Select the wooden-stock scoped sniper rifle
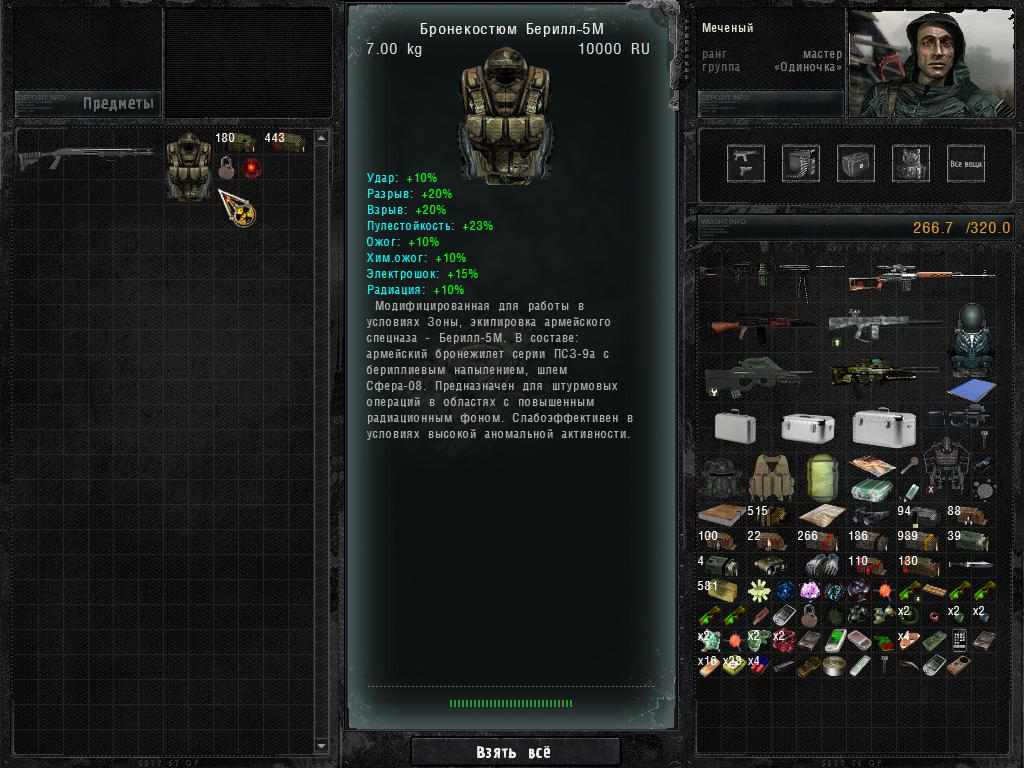Screen dimensions: 1024x768 coord(920,276)
